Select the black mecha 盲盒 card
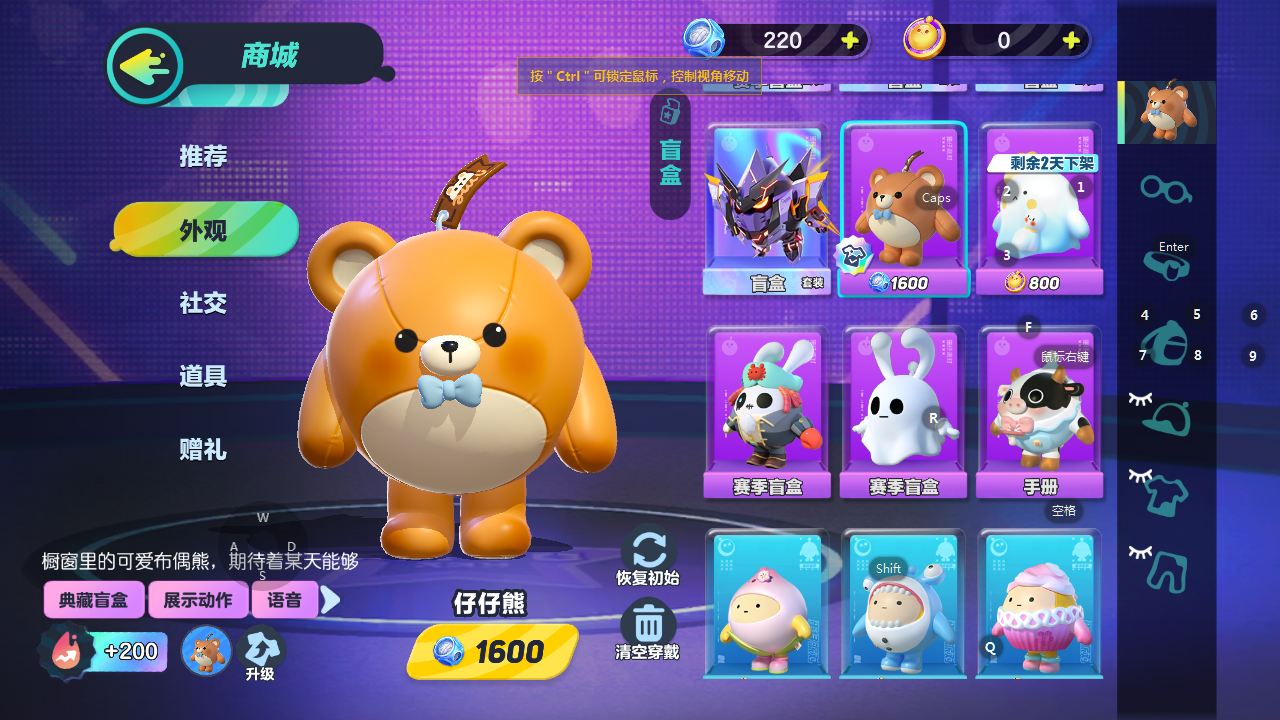Image resolution: width=1280 pixels, height=720 pixels. tap(767, 210)
